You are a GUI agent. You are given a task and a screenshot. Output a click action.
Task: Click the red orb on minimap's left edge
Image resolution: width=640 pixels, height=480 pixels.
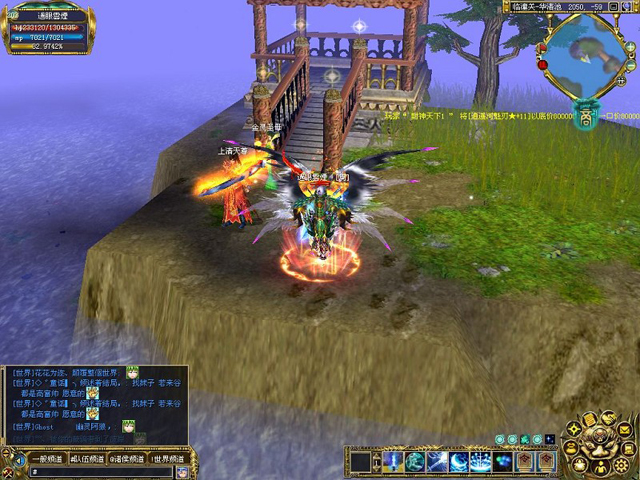click(543, 63)
